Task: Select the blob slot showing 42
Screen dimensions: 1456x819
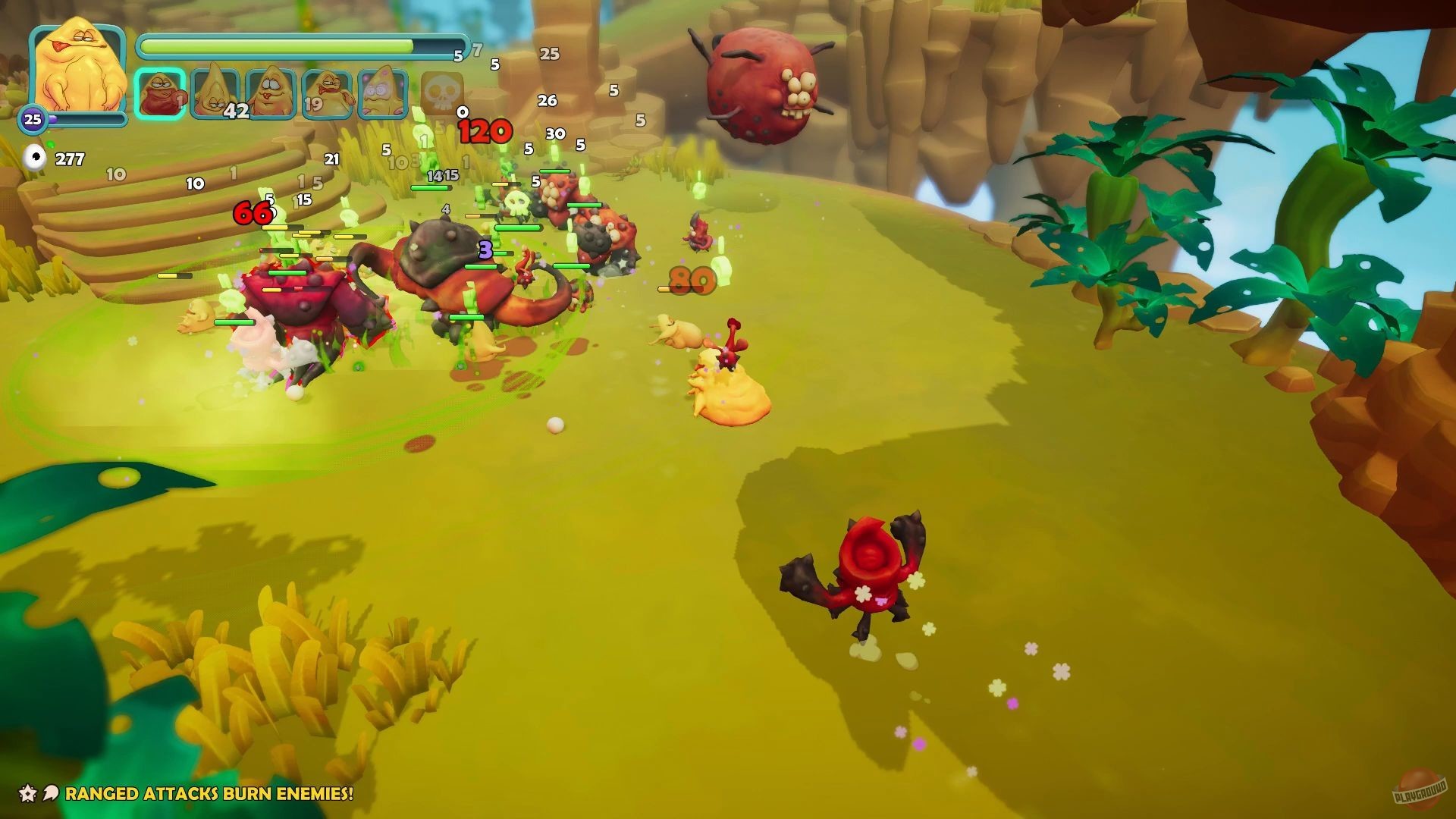Action: point(215,95)
